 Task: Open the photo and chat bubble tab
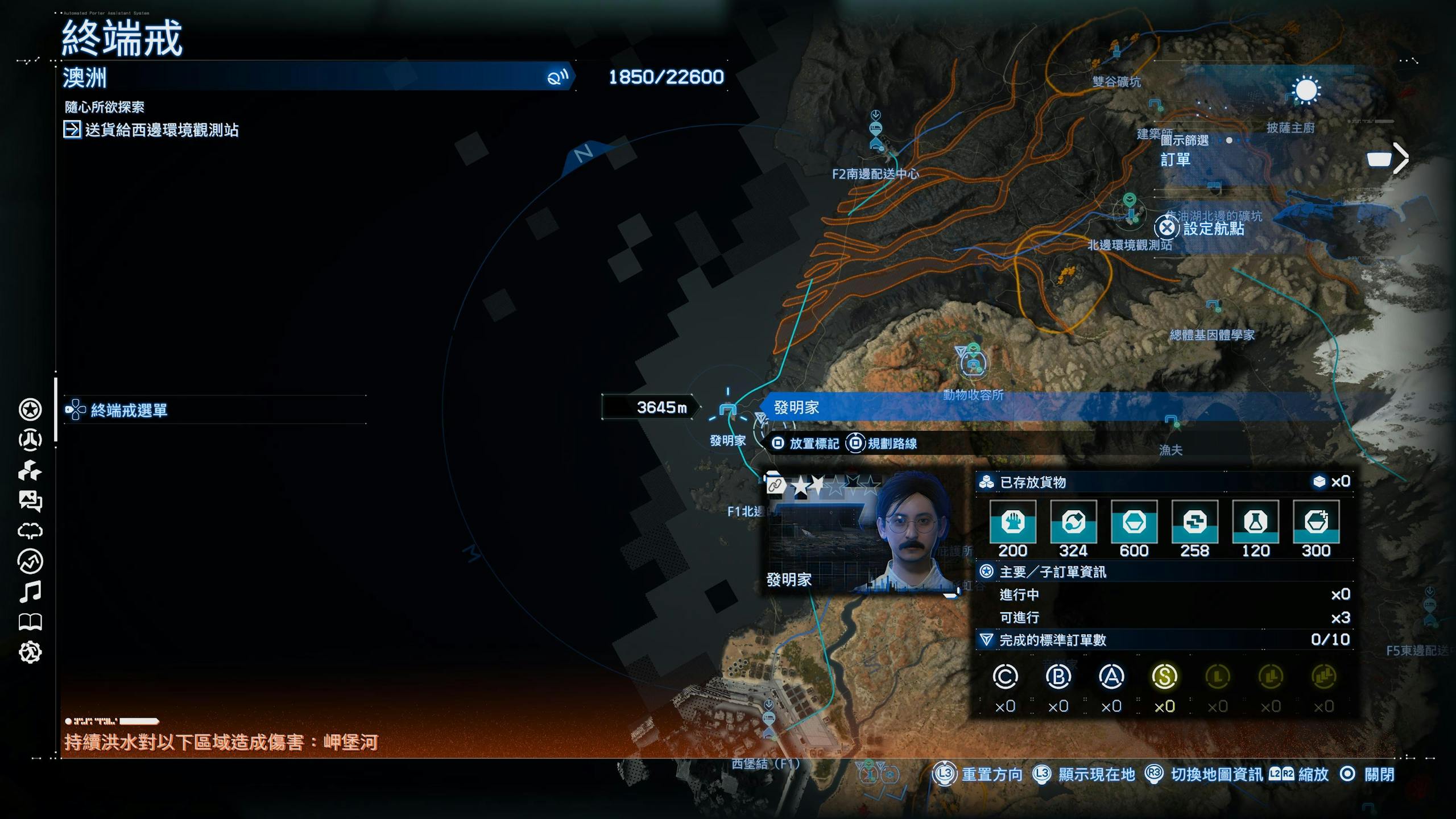pos(30,501)
